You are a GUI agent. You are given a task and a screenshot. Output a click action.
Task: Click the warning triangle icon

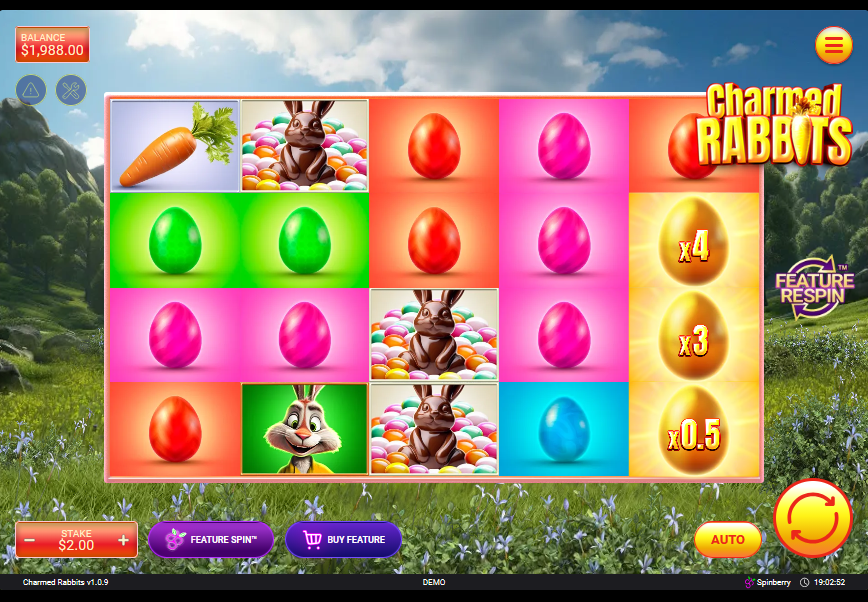click(x=31, y=90)
